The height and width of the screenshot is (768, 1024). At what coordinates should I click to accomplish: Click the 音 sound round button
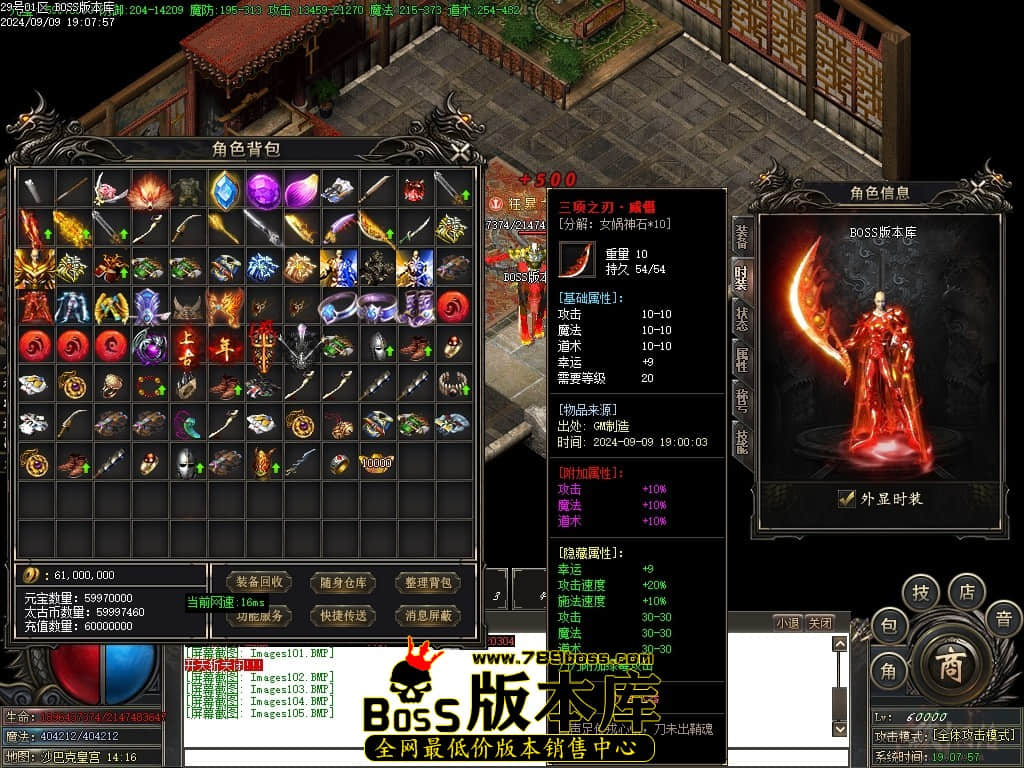click(x=1003, y=618)
